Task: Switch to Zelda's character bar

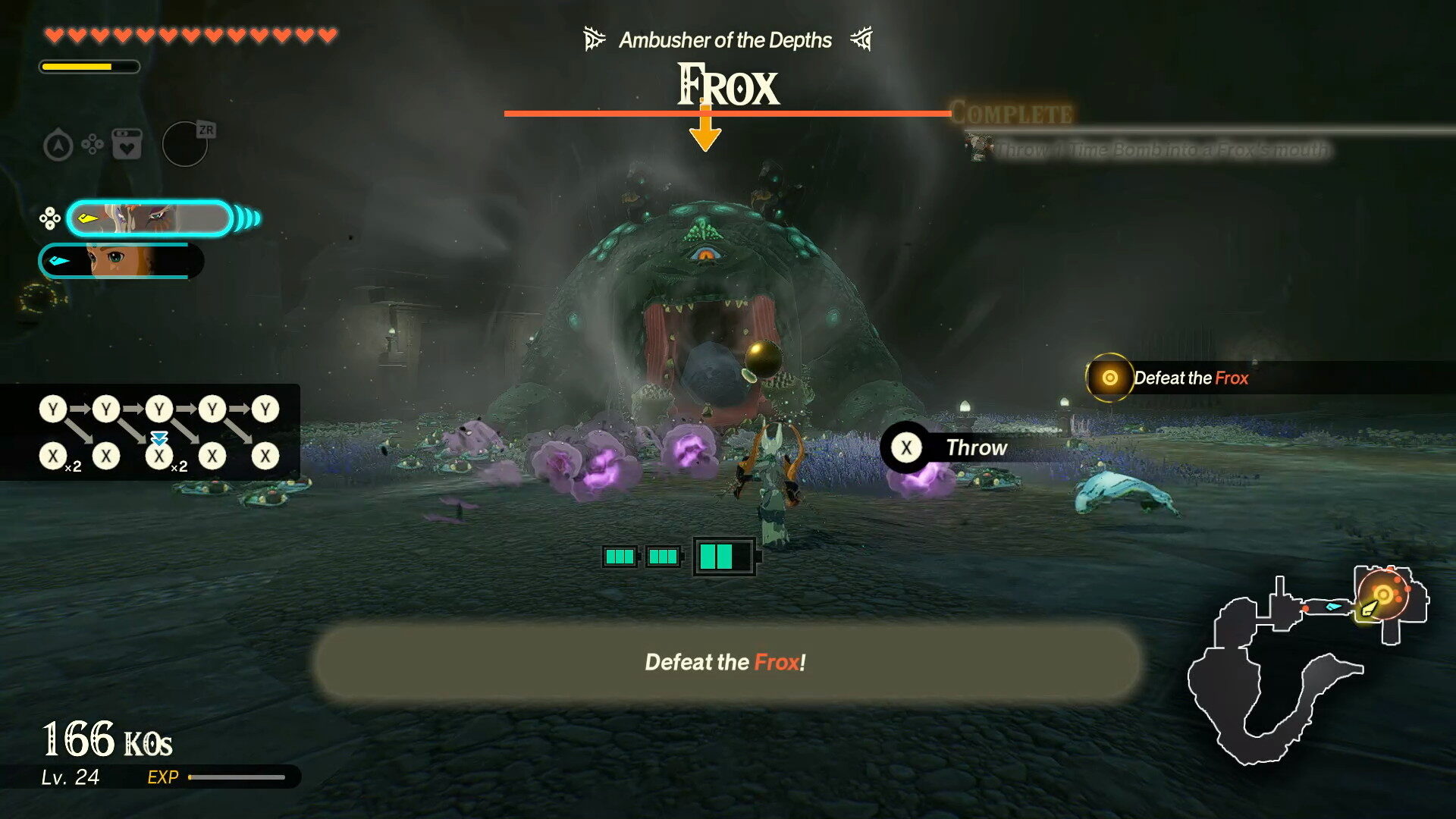Action: [121, 260]
